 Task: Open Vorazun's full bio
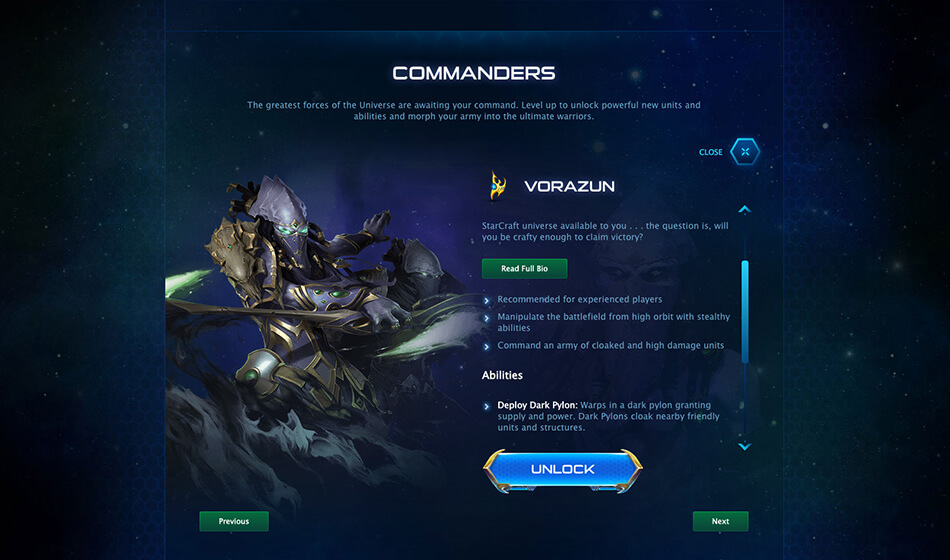pos(524,268)
